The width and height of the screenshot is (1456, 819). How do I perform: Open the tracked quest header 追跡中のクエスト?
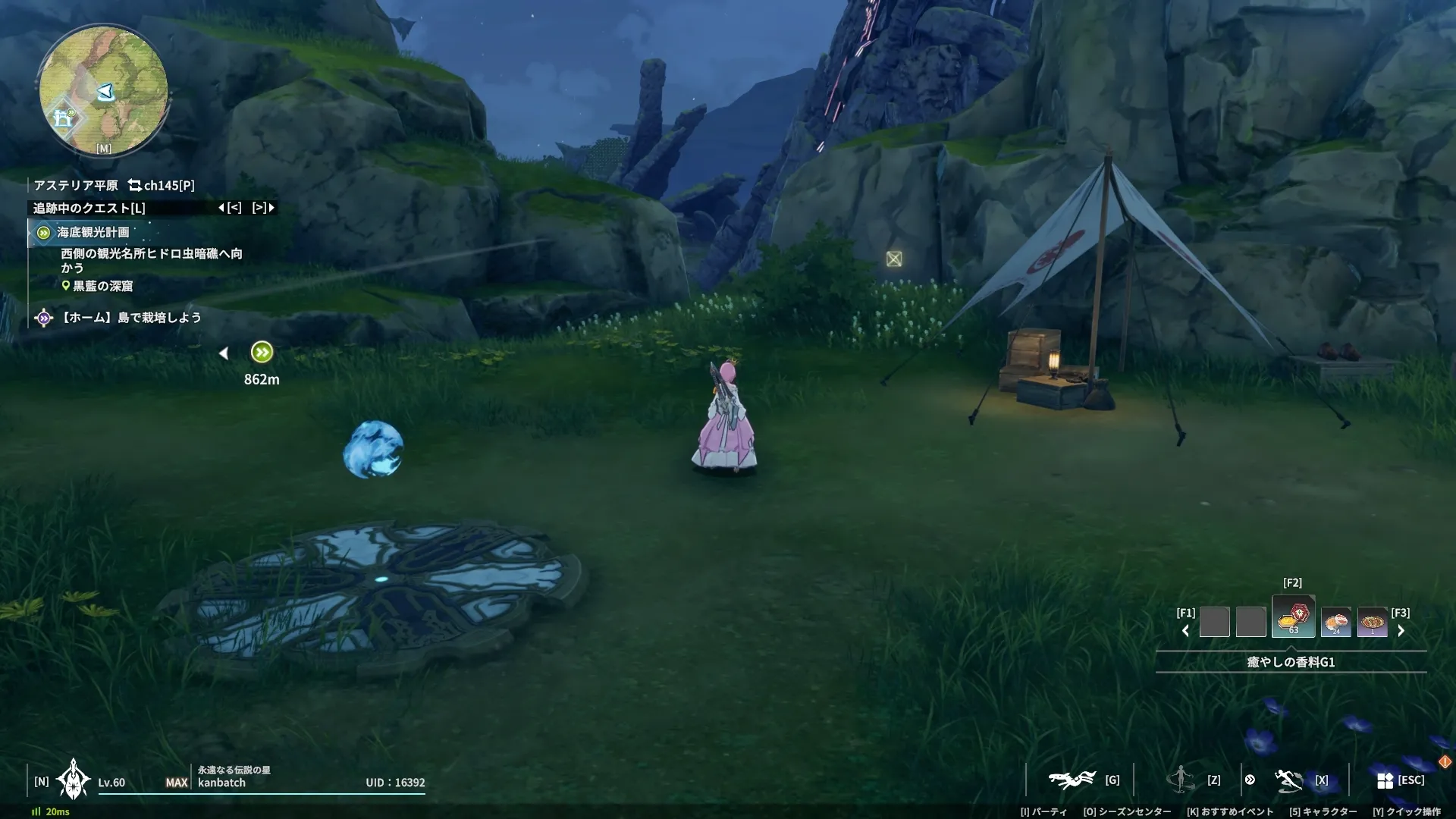pyautogui.click(x=89, y=208)
